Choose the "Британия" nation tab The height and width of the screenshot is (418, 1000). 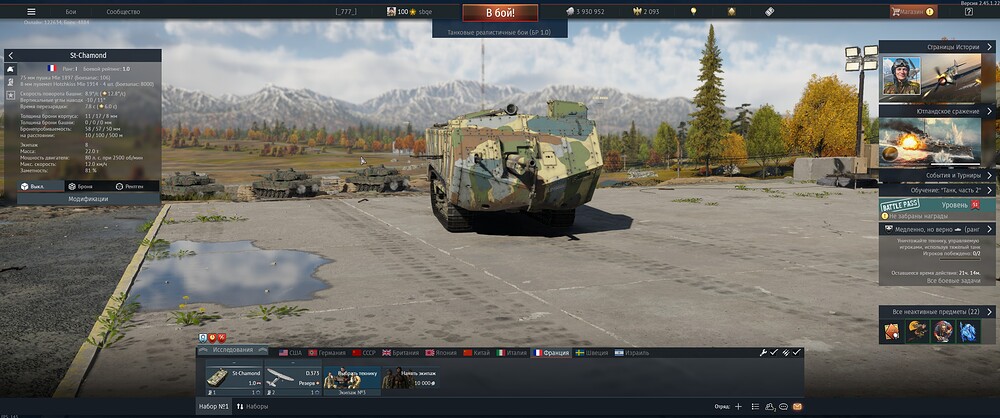pyautogui.click(x=402, y=353)
